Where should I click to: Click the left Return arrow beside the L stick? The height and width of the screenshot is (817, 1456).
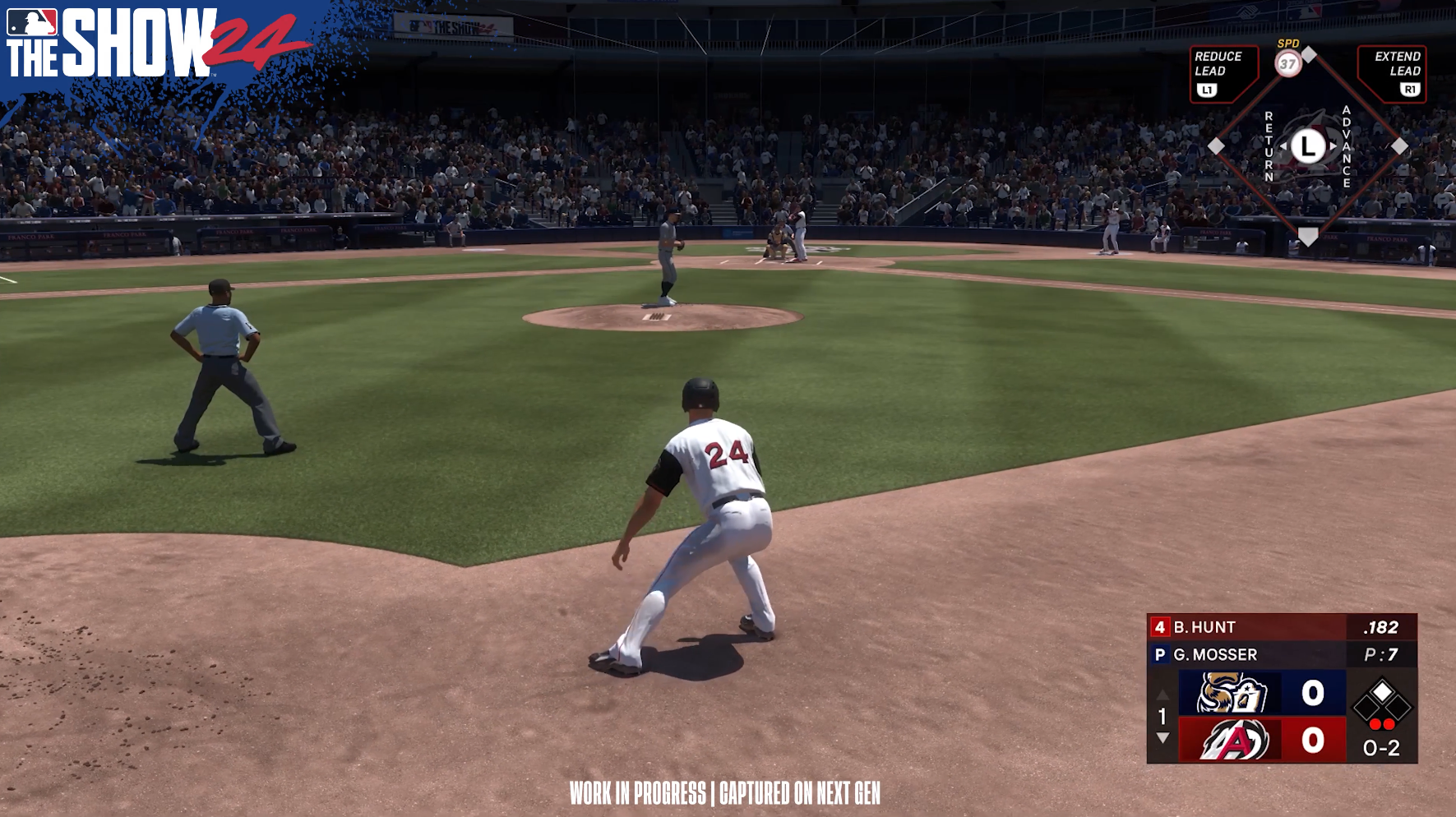tap(1284, 146)
